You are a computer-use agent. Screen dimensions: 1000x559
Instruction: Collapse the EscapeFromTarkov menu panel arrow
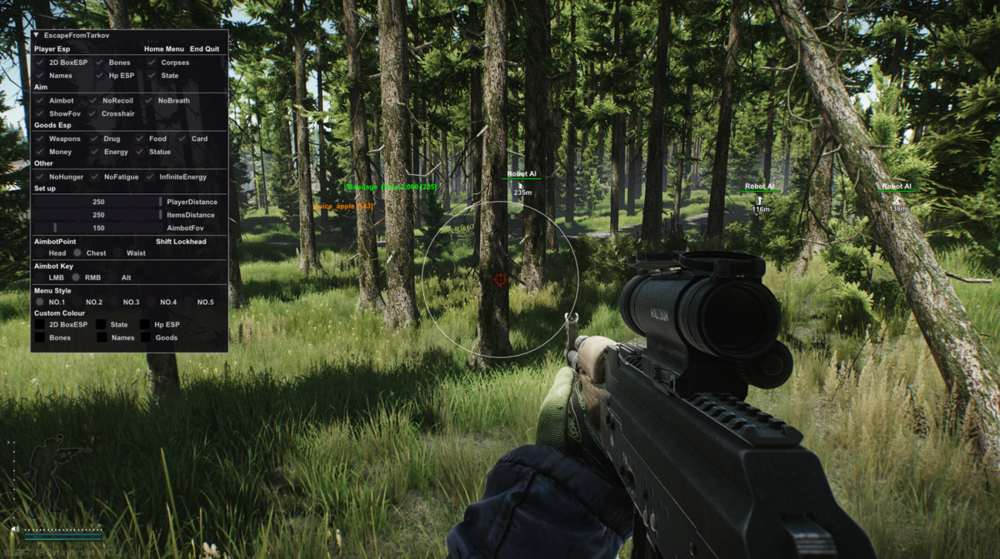(37, 35)
